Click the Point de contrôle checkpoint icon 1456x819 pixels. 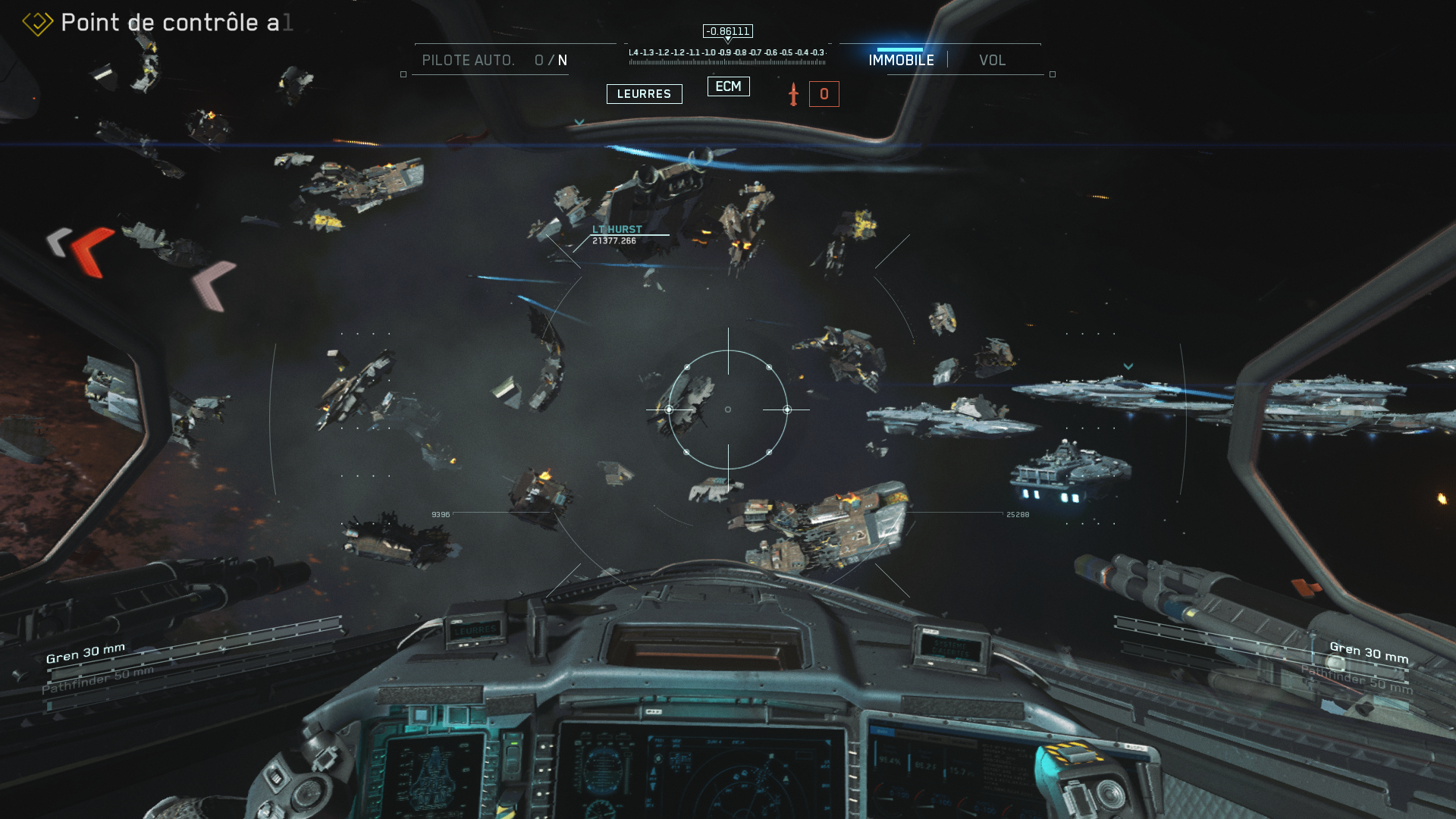[x=37, y=23]
